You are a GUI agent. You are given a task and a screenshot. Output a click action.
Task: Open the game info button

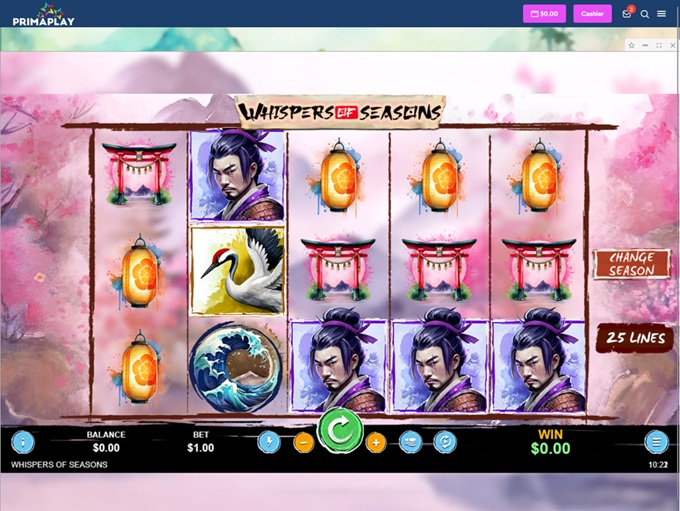click(23, 441)
